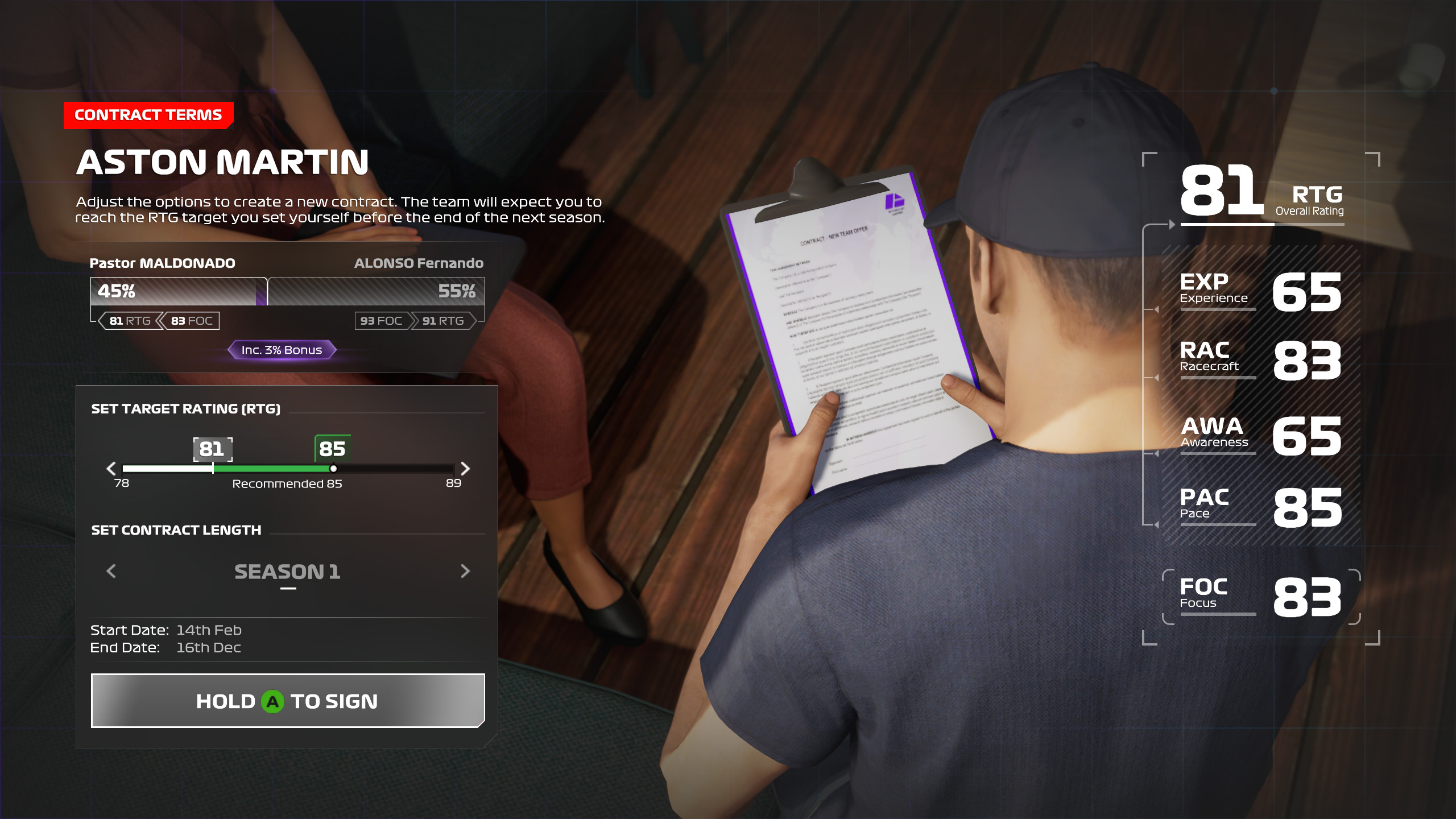Select previous contract length option
The height and width of the screenshot is (819, 1456).
pyautogui.click(x=111, y=571)
